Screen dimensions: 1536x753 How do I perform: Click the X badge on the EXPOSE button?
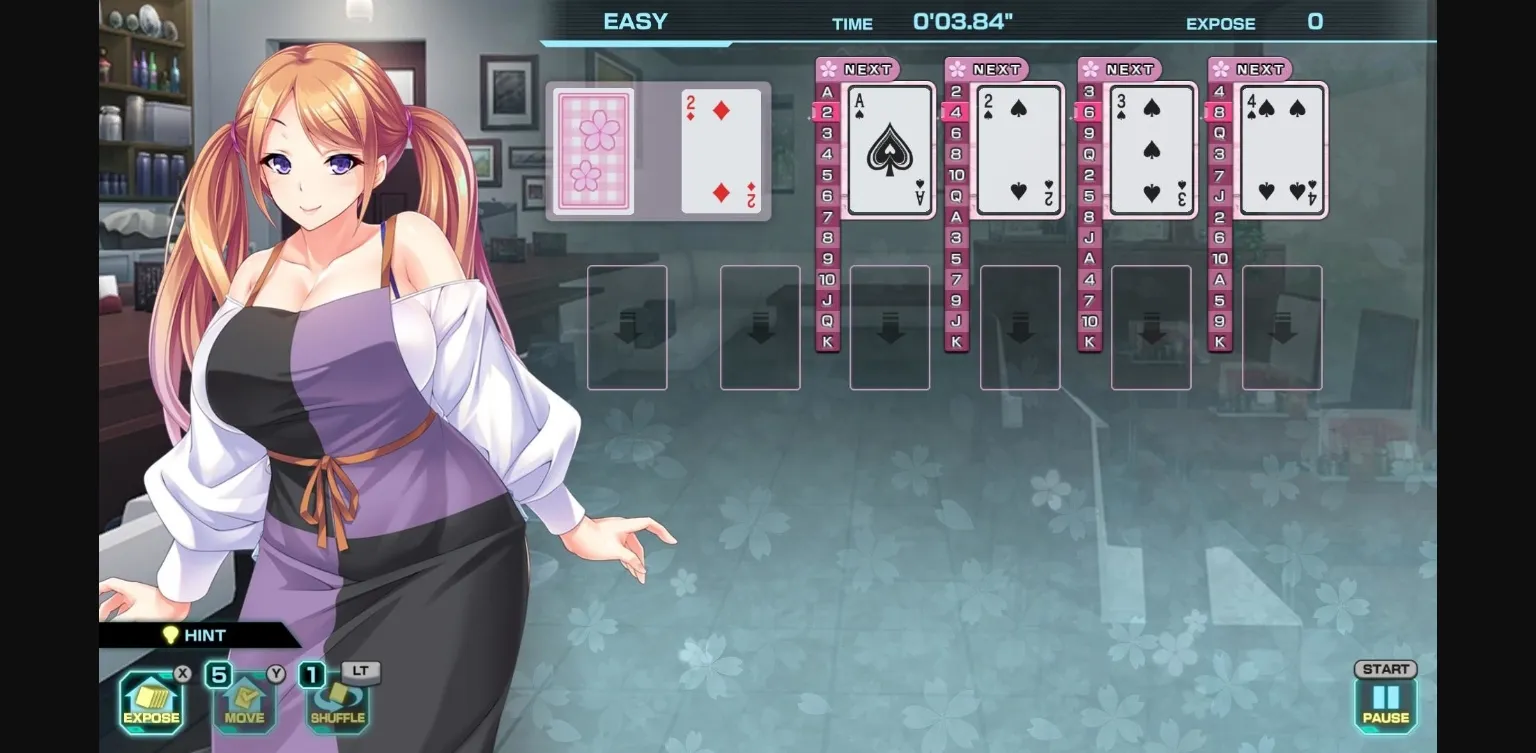(x=181, y=673)
